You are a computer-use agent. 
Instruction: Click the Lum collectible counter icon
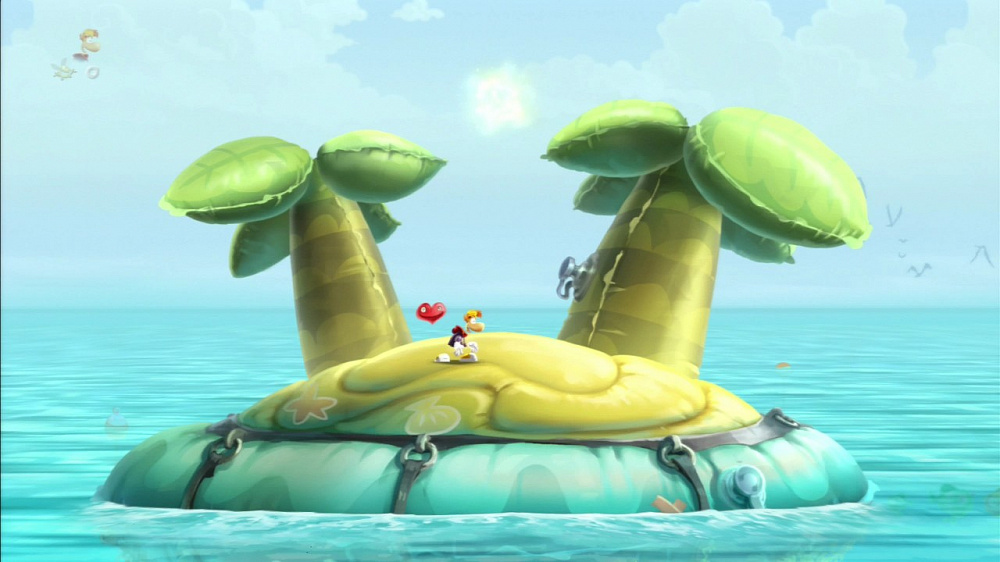pyautogui.click(x=65, y=70)
